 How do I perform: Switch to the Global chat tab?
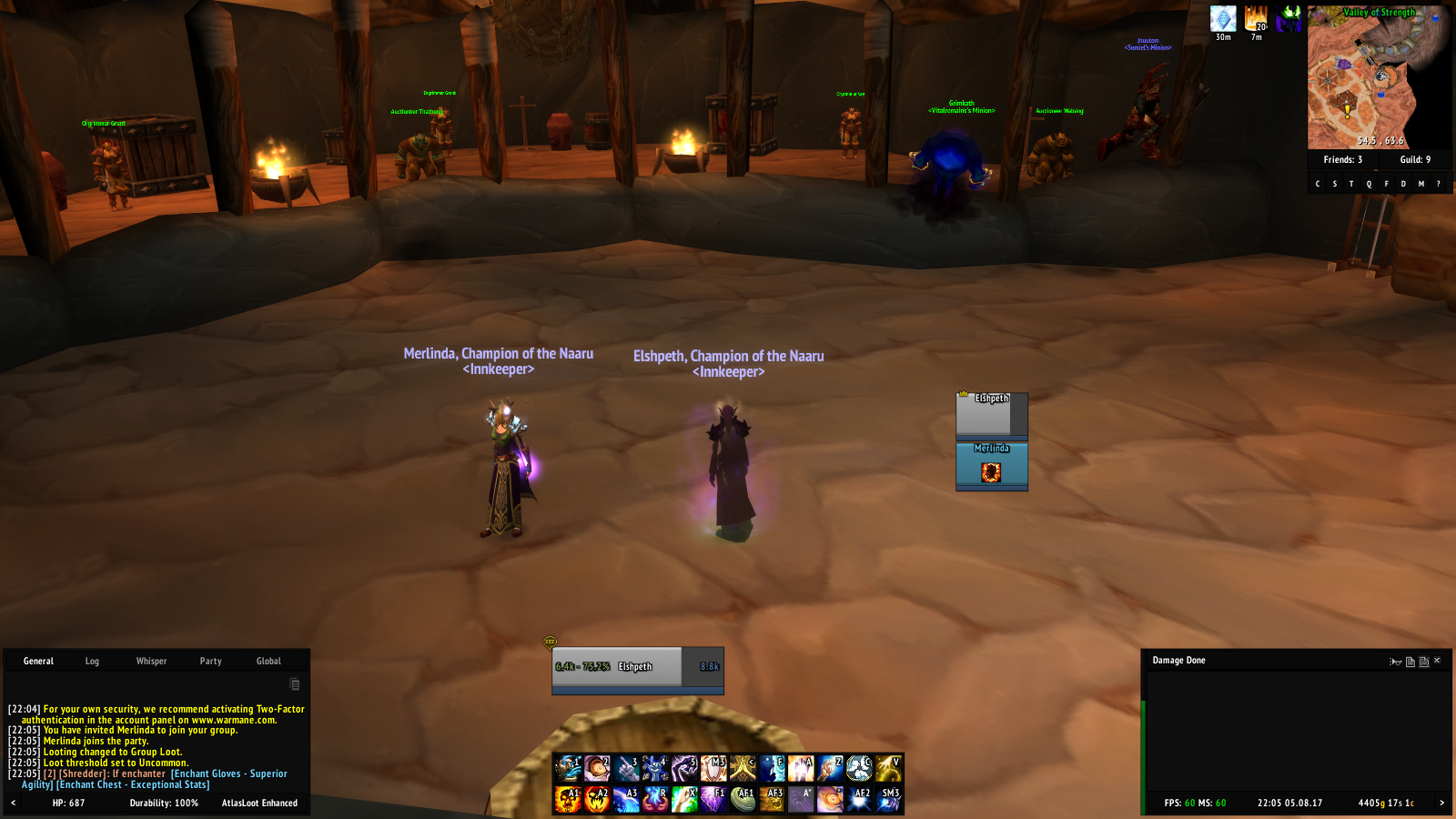[268, 661]
